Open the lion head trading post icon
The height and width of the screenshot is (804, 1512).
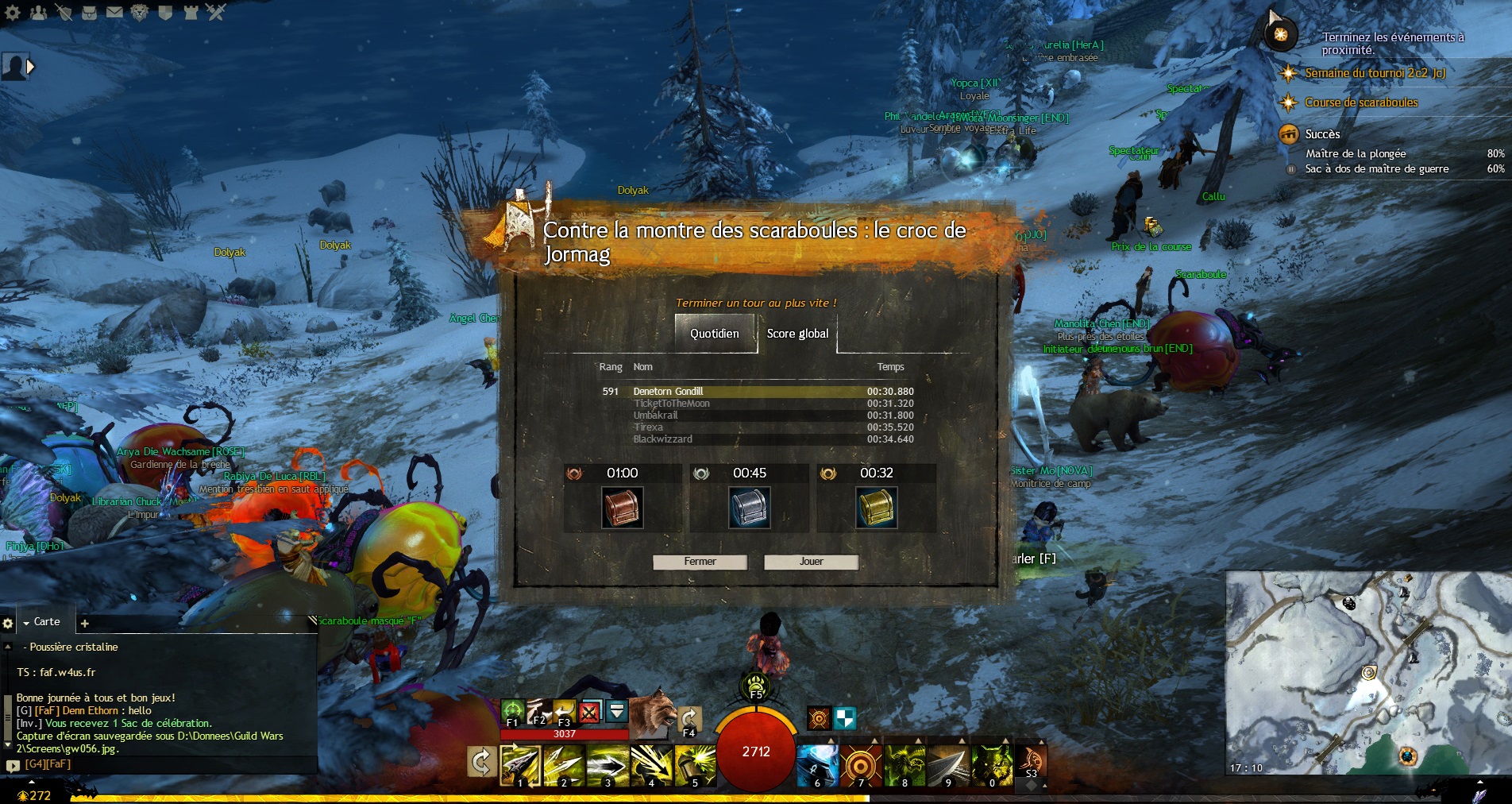tap(140, 12)
